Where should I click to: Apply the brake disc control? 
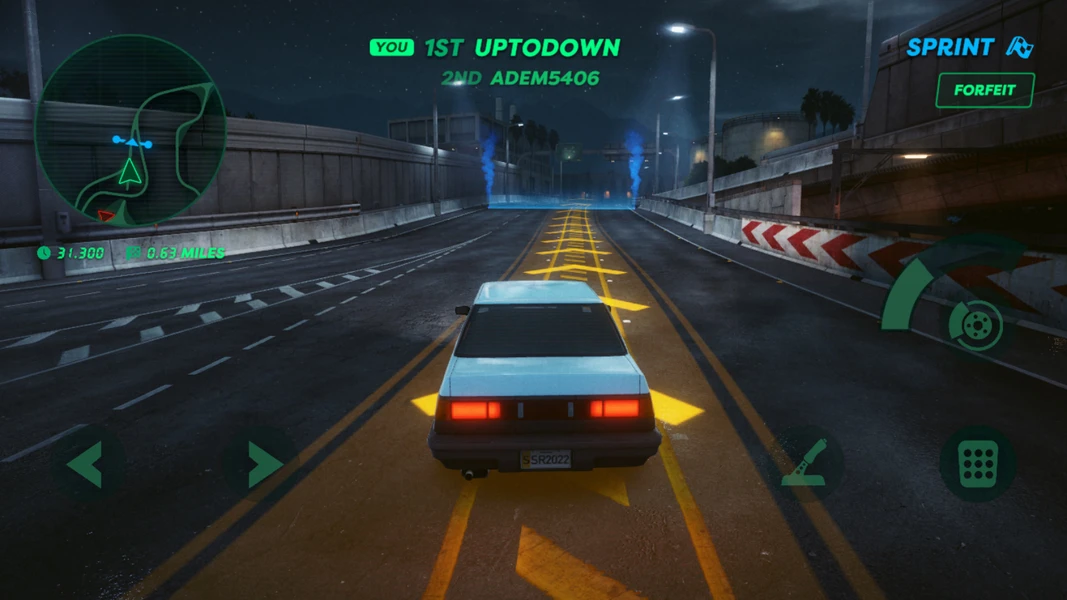pos(976,324)
